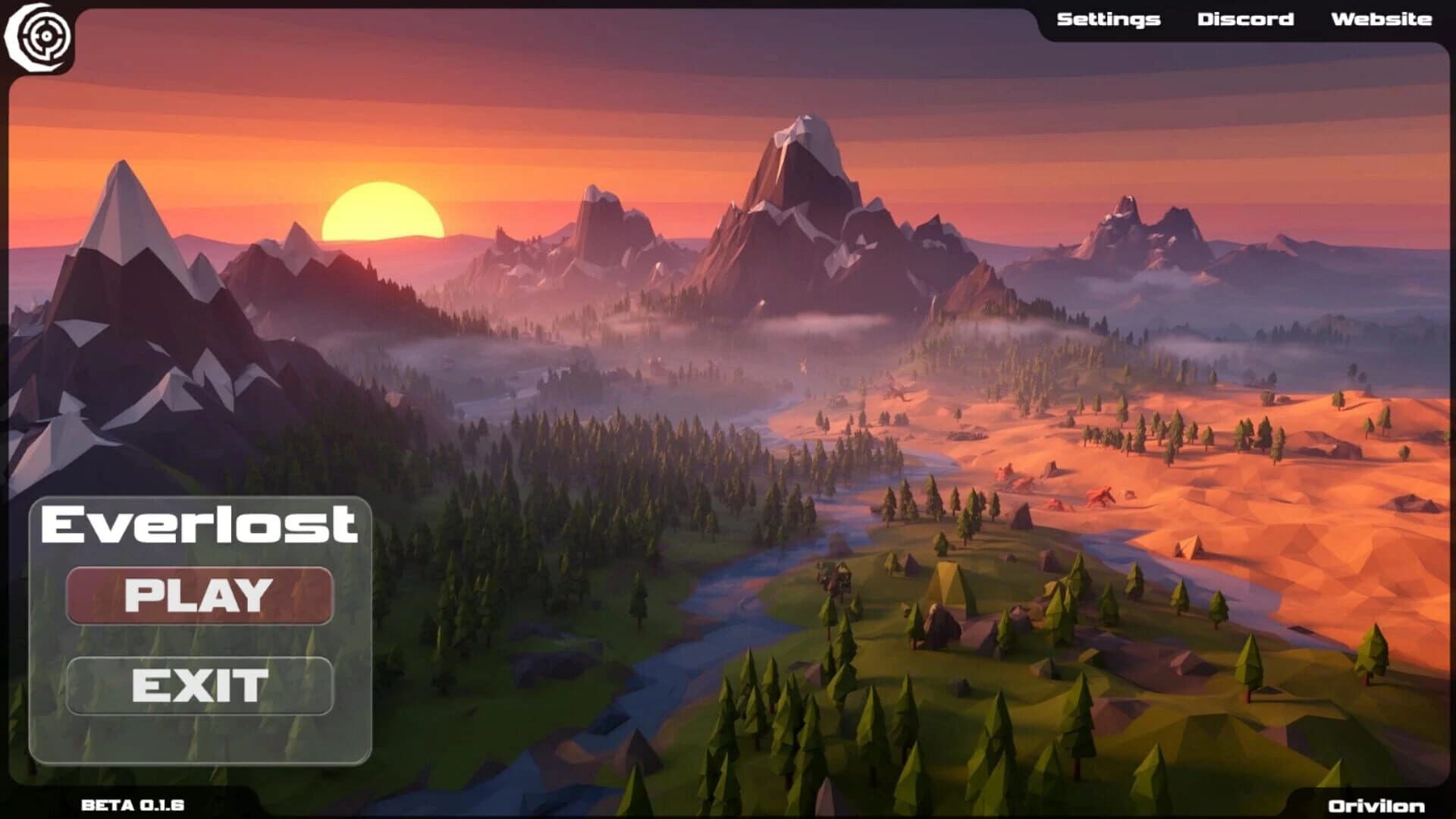Open Settings to adjust game options
This screenshot has width=1456, height=819.
[x=1108, y=19]
